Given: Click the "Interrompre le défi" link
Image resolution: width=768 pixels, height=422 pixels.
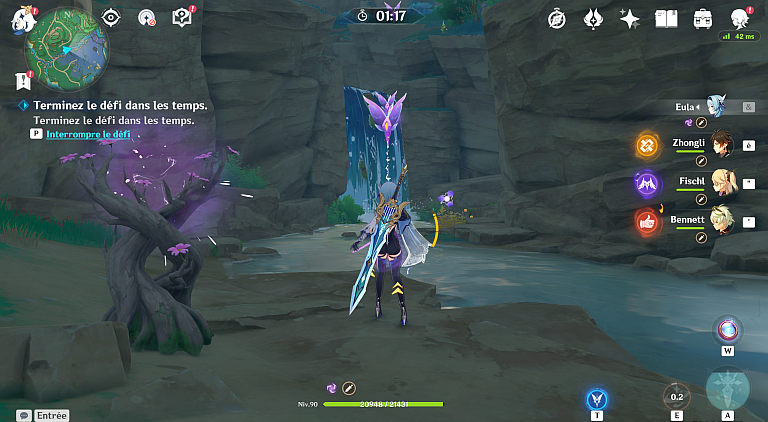Looking at the screenshot, I should click(x=88, y=133).
